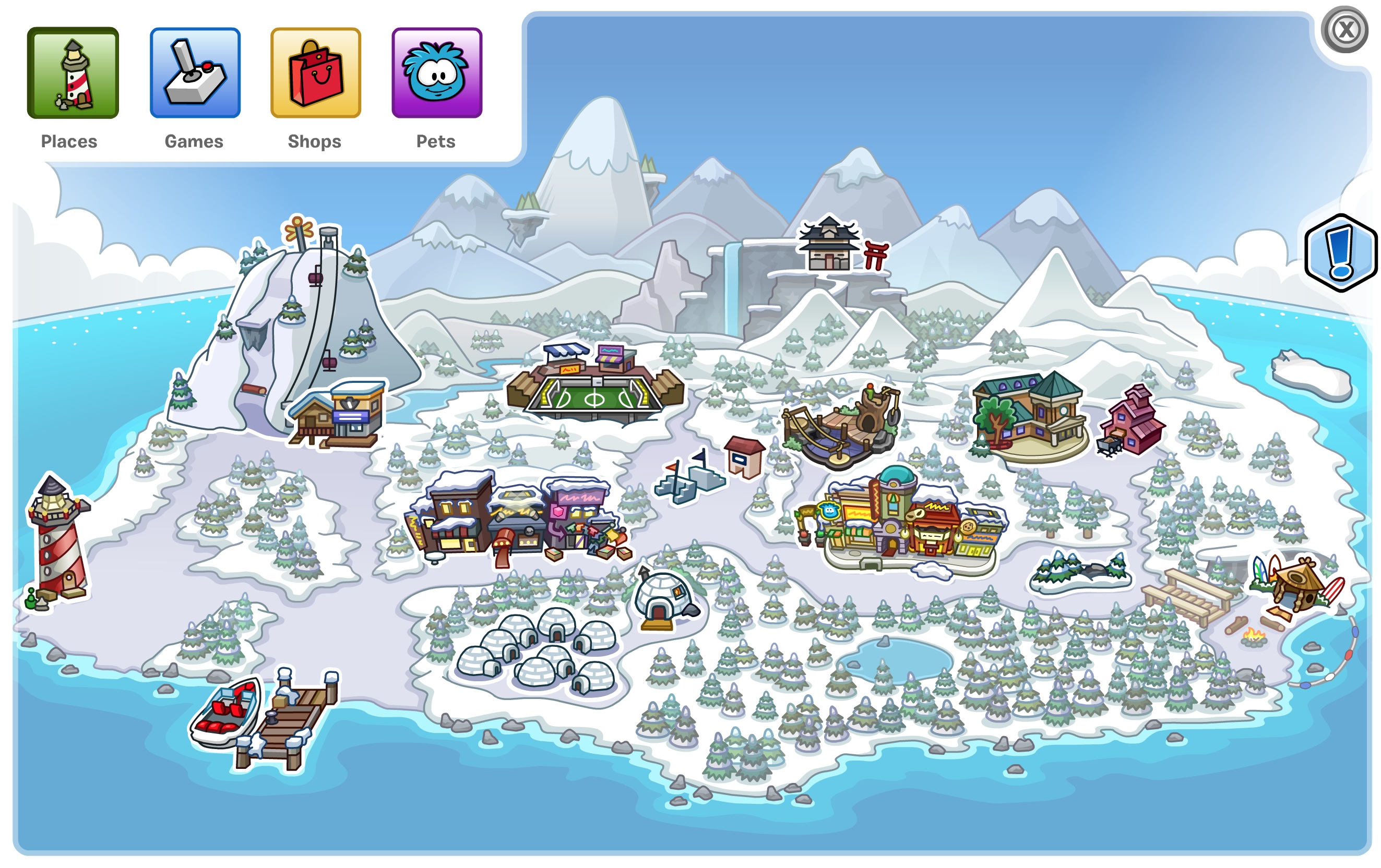The width and height of the screenshot is (1381, 868).
Task: Close the island map
Action: click(1345, 30)
